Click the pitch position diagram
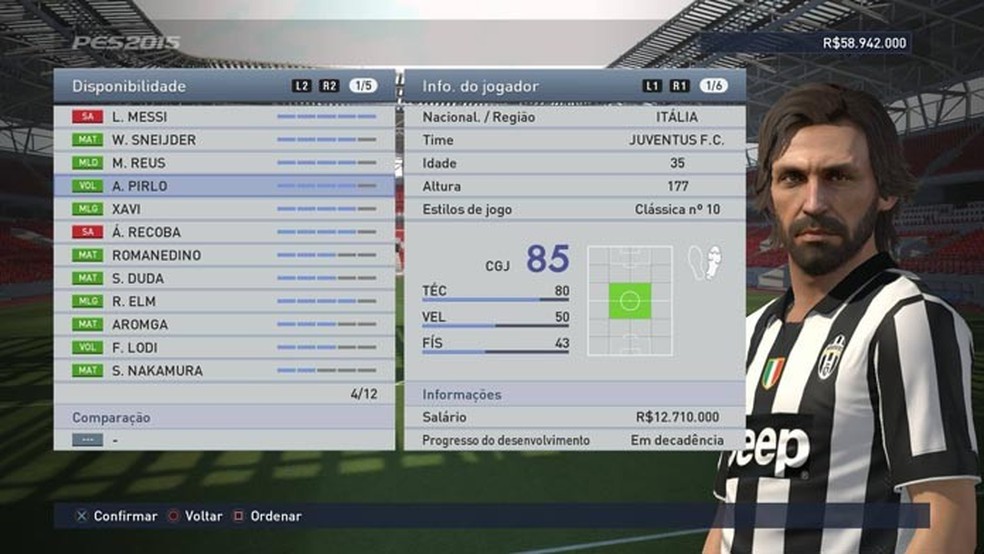The width and height of the screenshot is (984, 554). [630, 300]
